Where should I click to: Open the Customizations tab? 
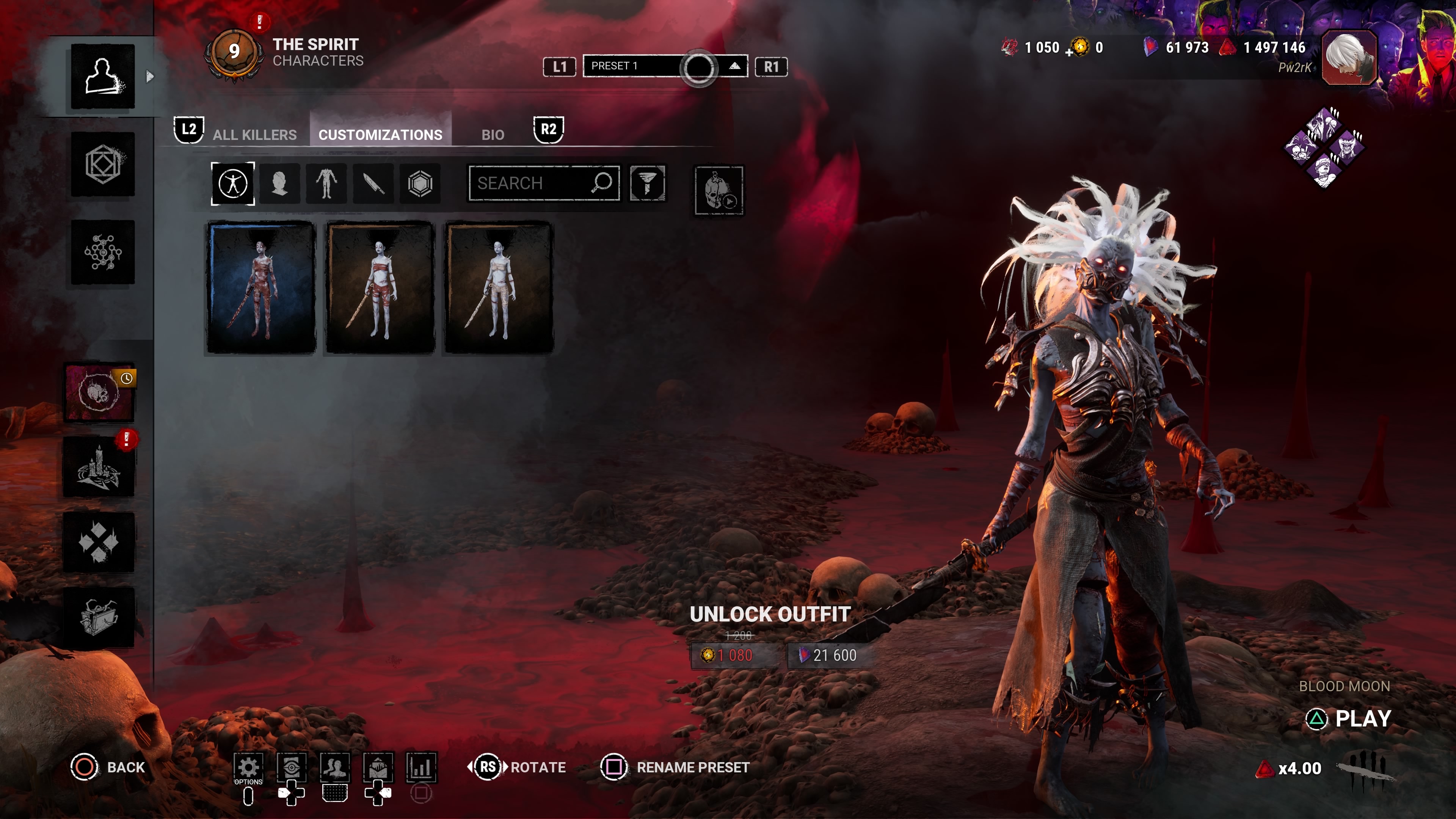380,135
